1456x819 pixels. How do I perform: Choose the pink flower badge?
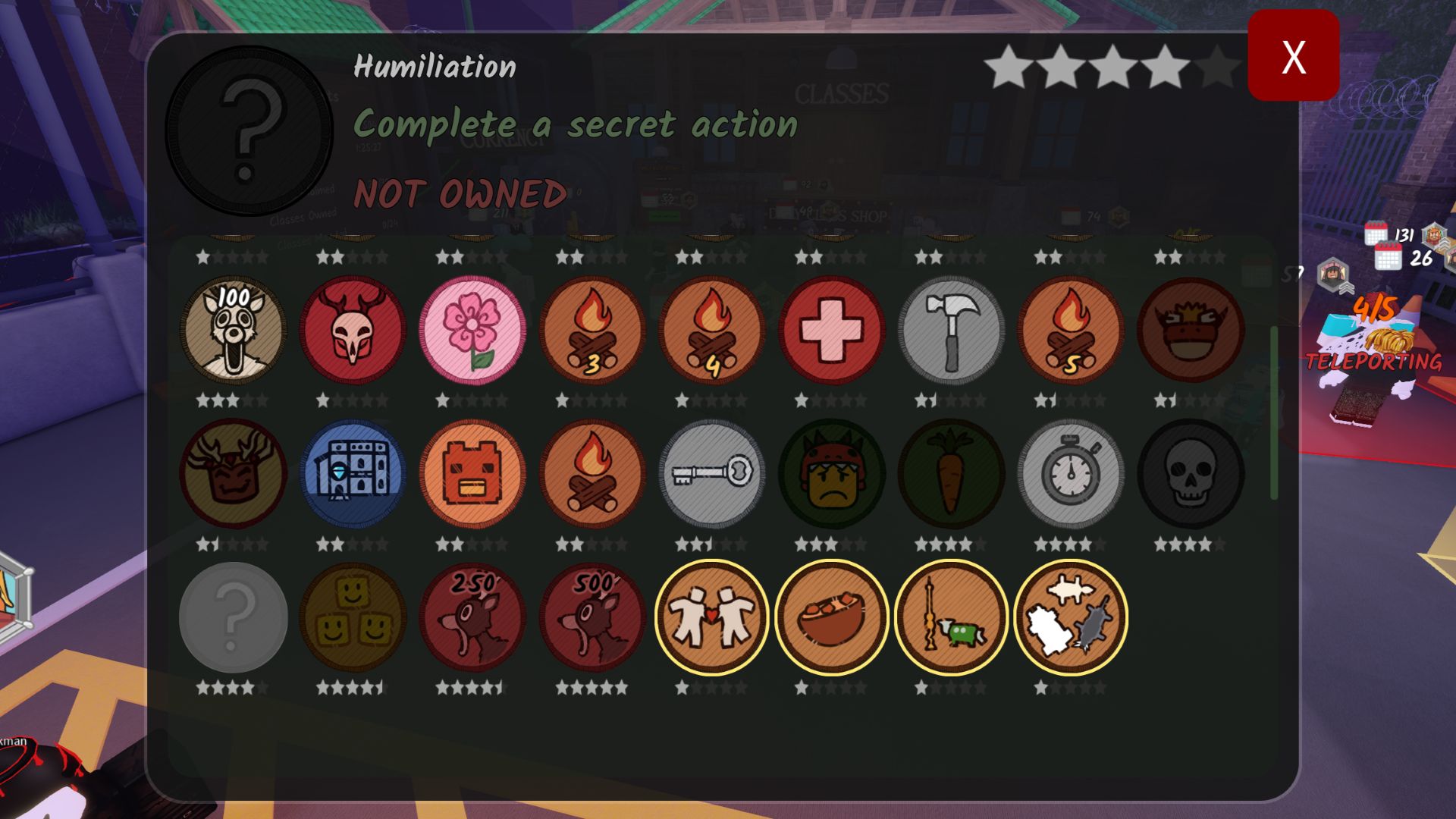(472, 330)
